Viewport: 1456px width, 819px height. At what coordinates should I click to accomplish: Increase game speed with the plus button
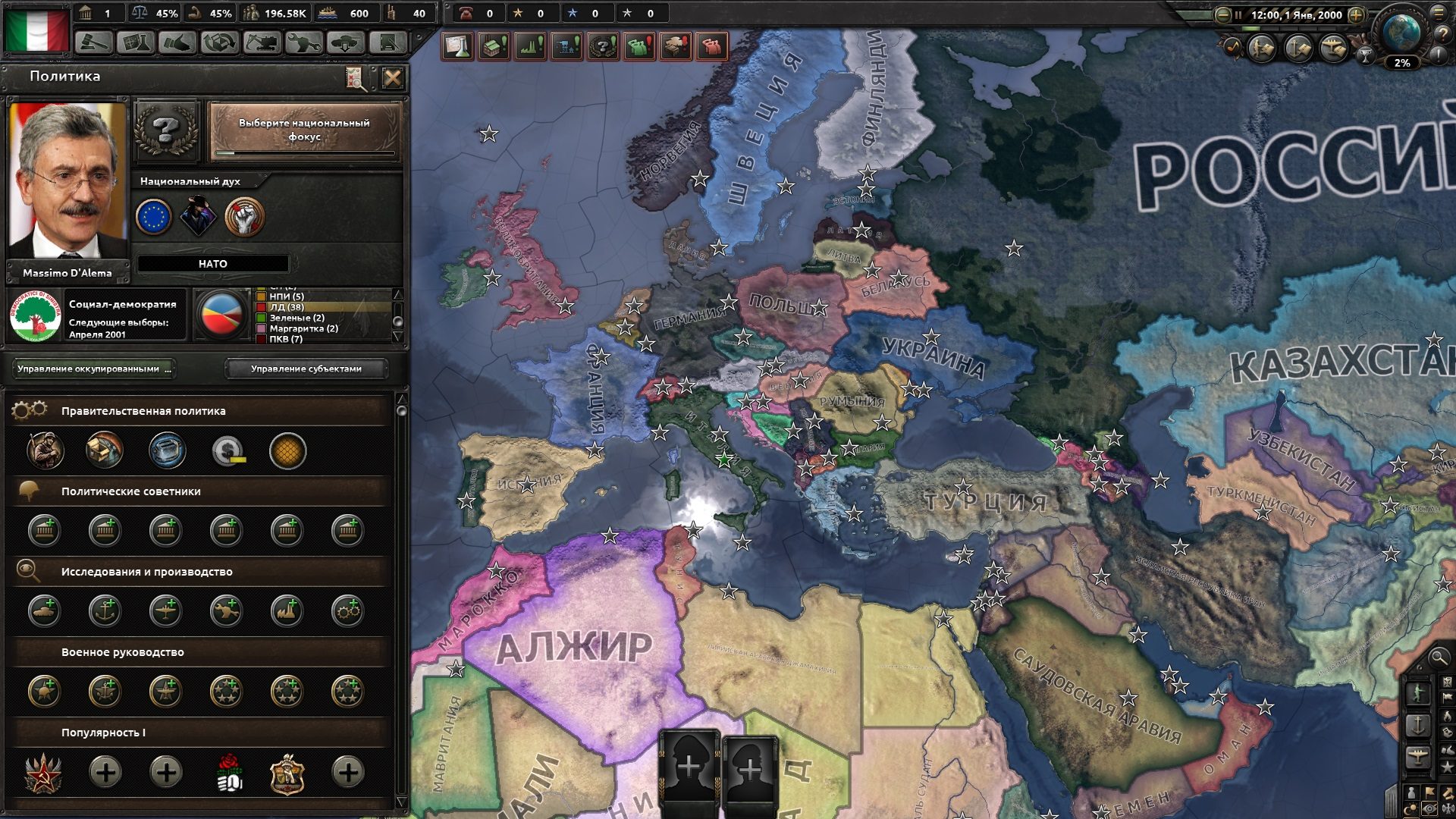[x=1355, y=14]
